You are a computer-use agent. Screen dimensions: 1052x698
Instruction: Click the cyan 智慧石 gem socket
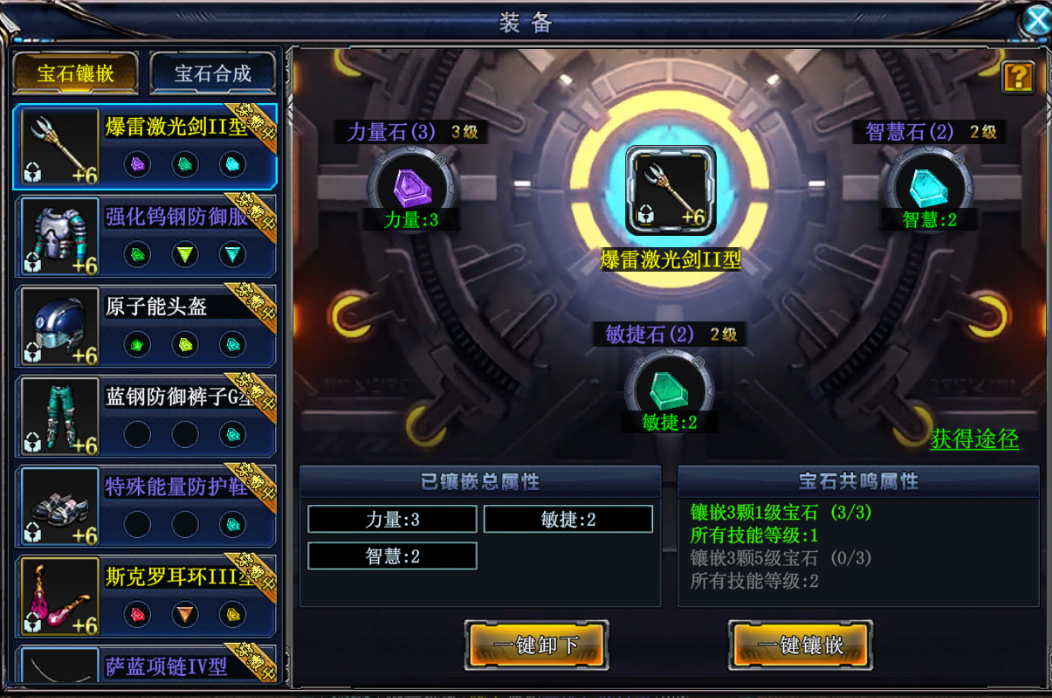tap(927, 187)
